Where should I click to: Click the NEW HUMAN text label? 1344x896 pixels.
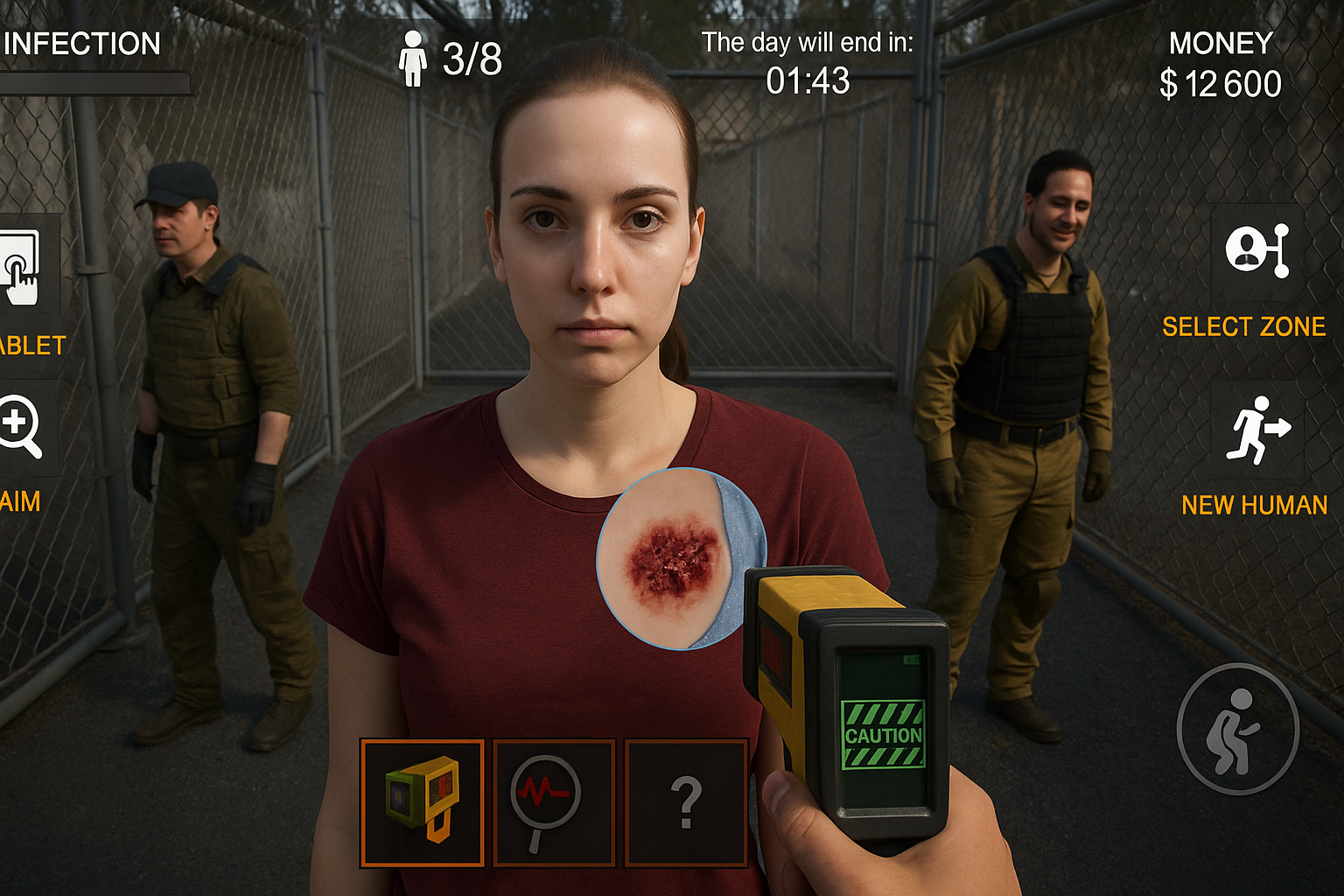click(1254, 506)
